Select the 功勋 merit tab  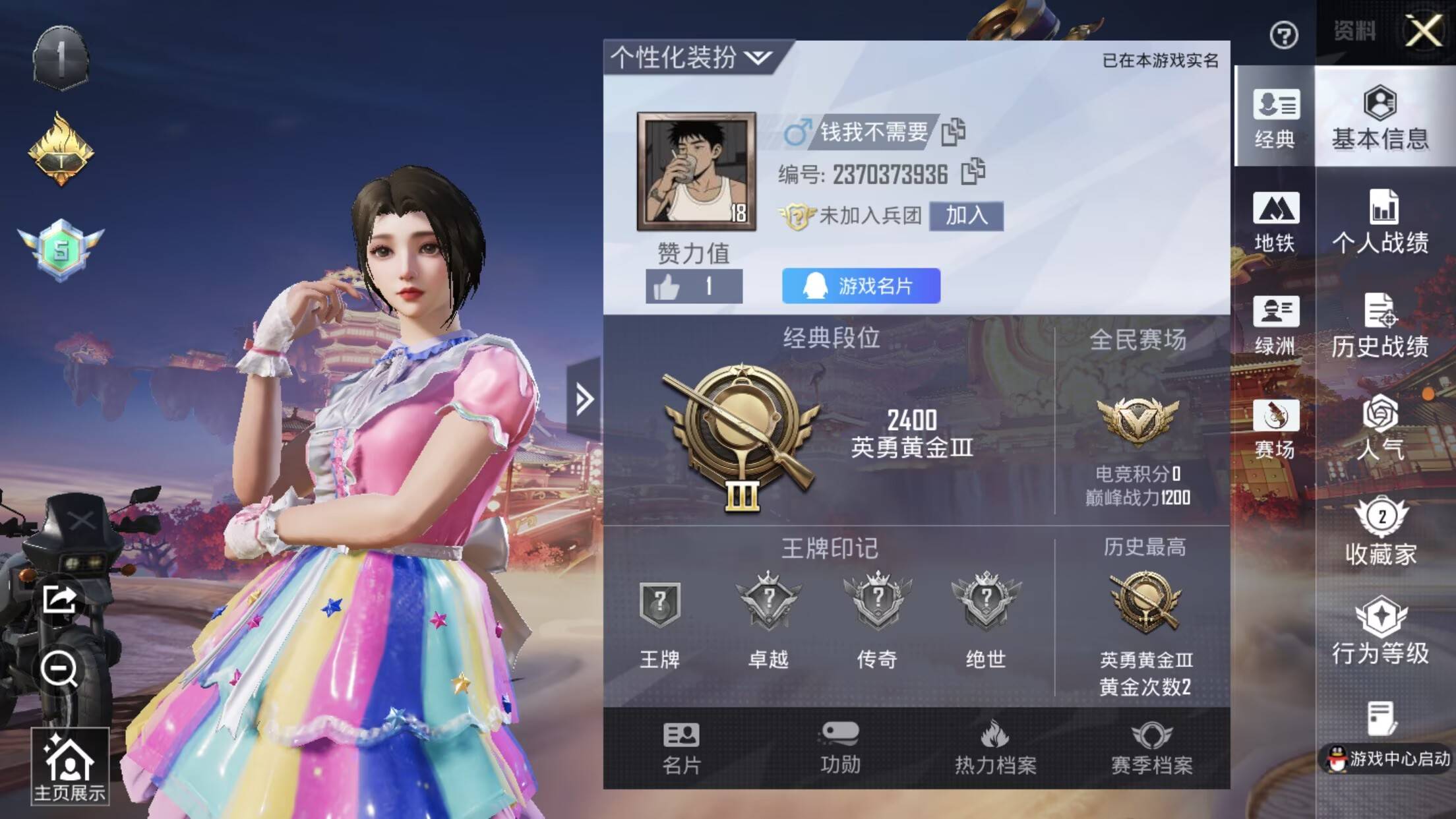tap(839, 747)
